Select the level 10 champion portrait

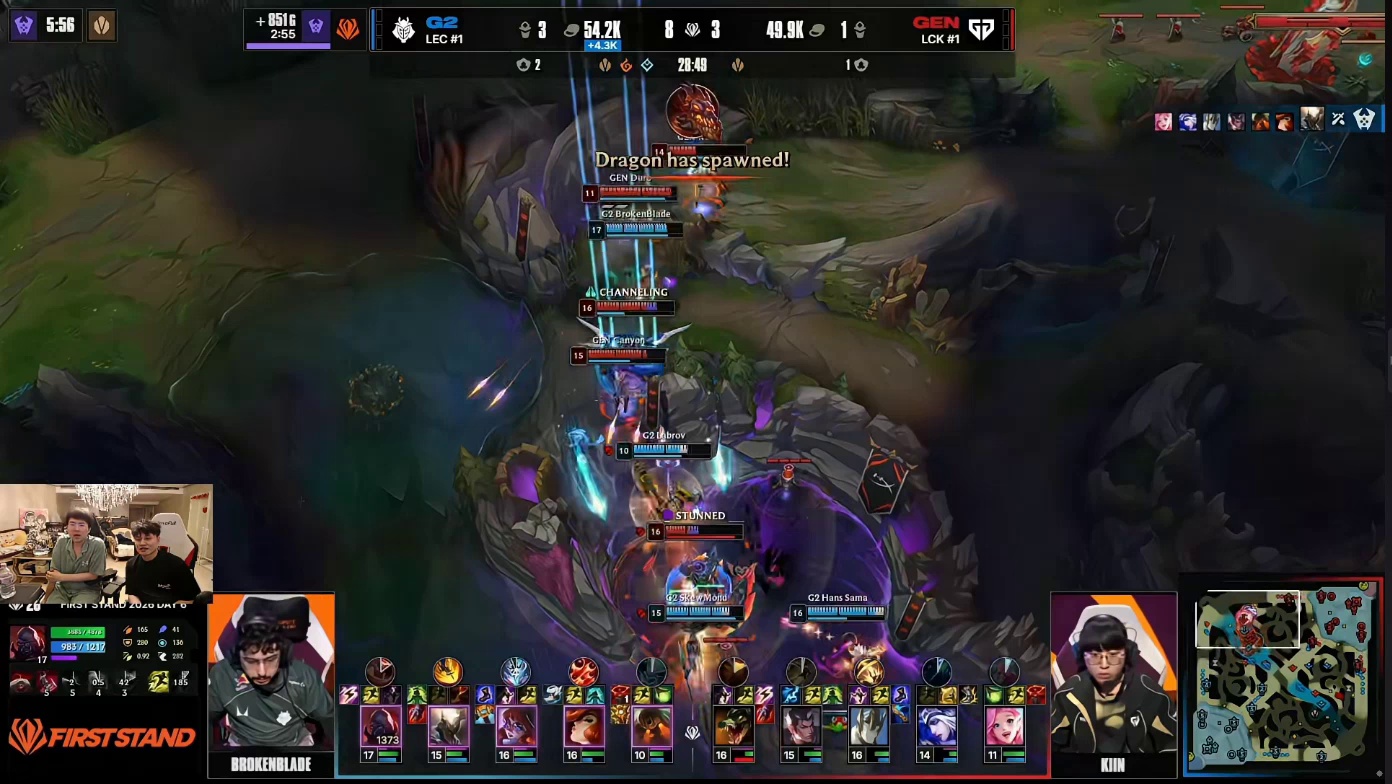(651, 726)
